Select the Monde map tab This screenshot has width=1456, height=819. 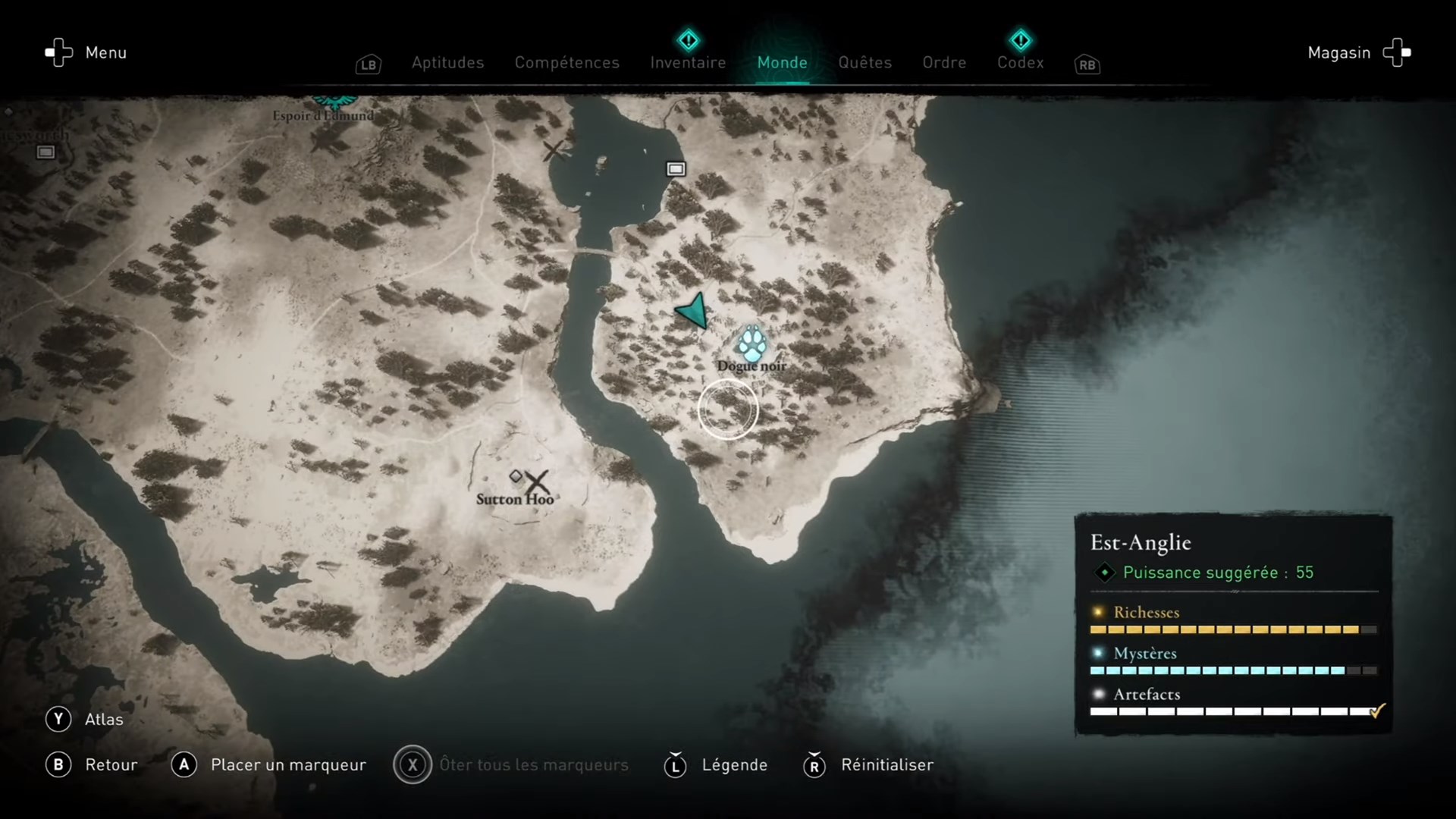[x=782, y=62]
